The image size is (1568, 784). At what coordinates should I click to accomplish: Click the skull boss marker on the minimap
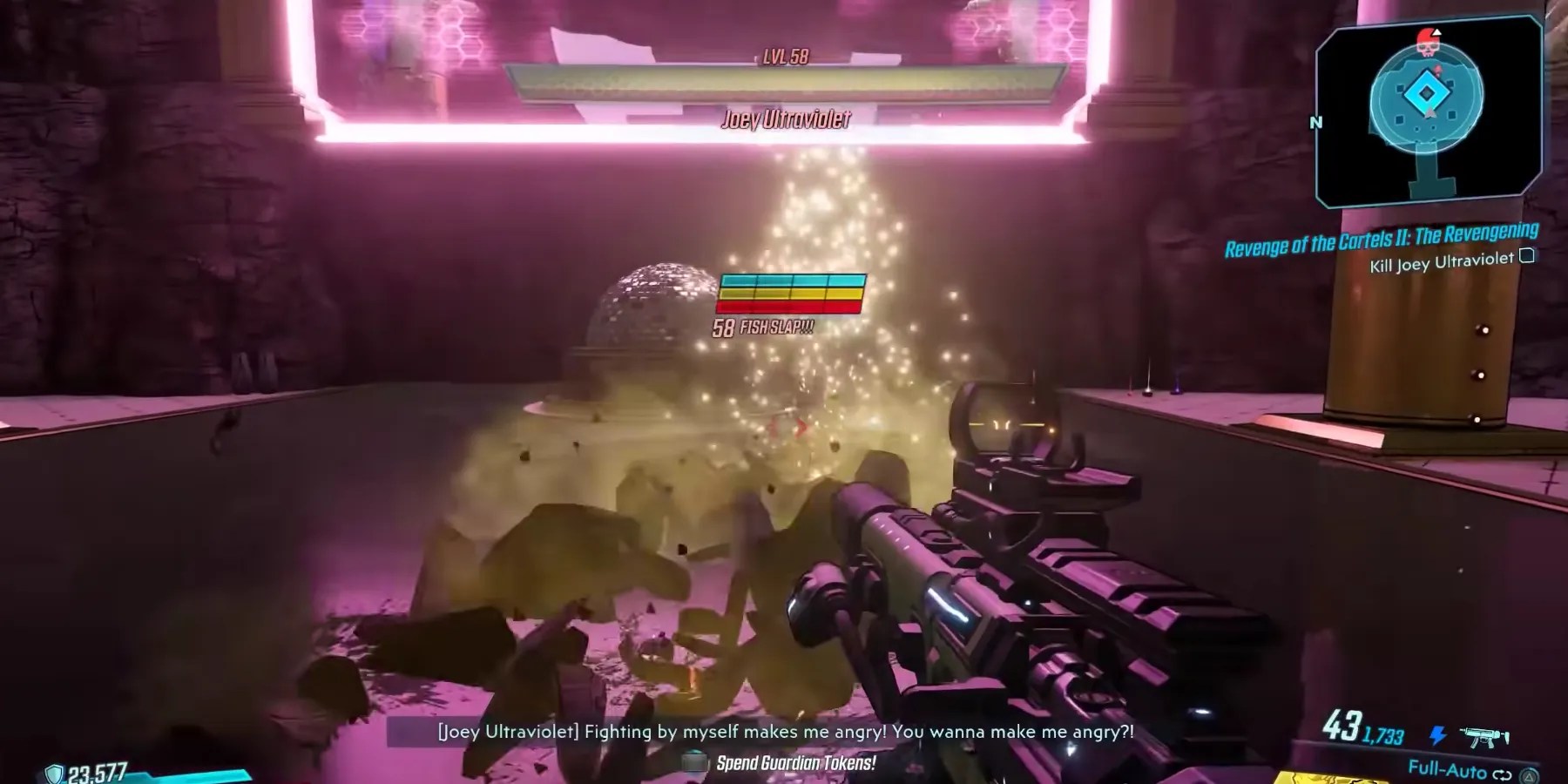click(1429, 42)
